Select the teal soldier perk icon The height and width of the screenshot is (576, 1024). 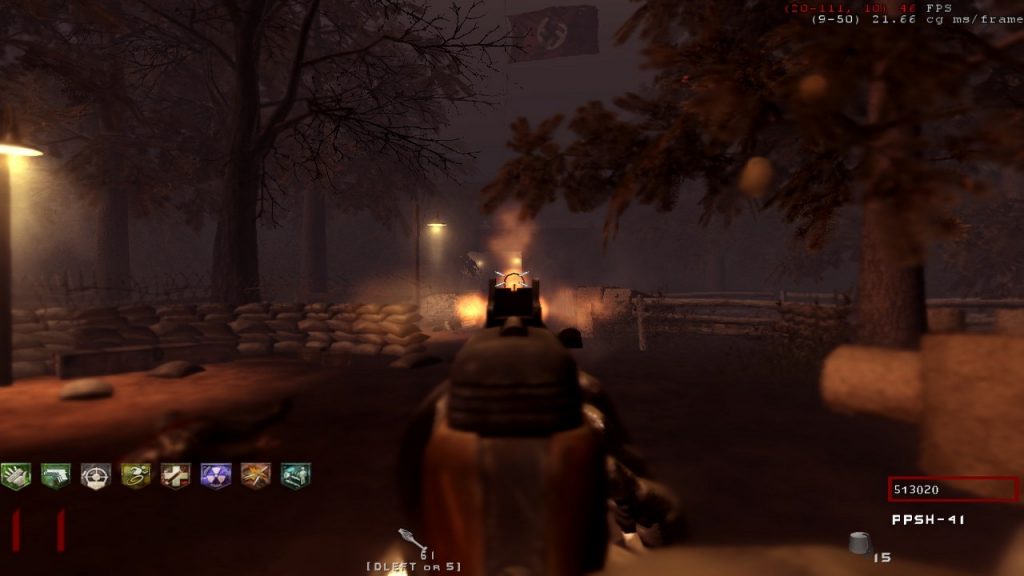tap(296, 476)
